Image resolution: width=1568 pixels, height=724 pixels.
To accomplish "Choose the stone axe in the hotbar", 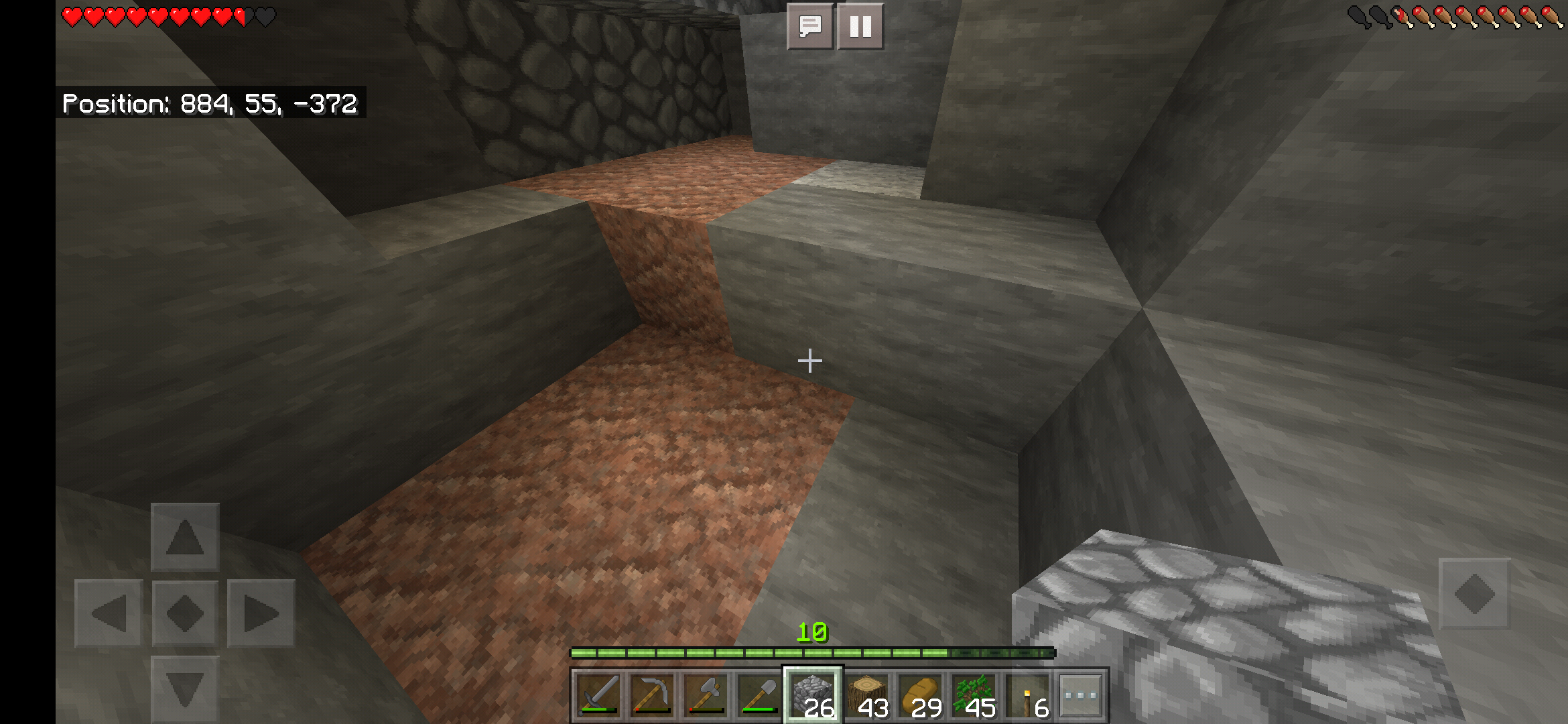I will point(705,695).
